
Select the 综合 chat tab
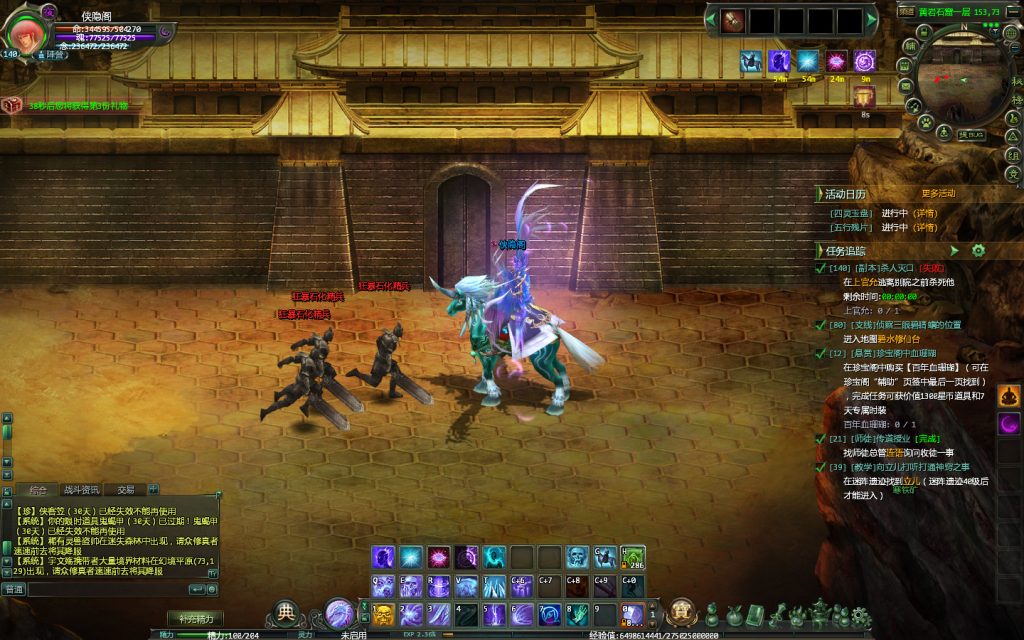click(x=39, y=490)
